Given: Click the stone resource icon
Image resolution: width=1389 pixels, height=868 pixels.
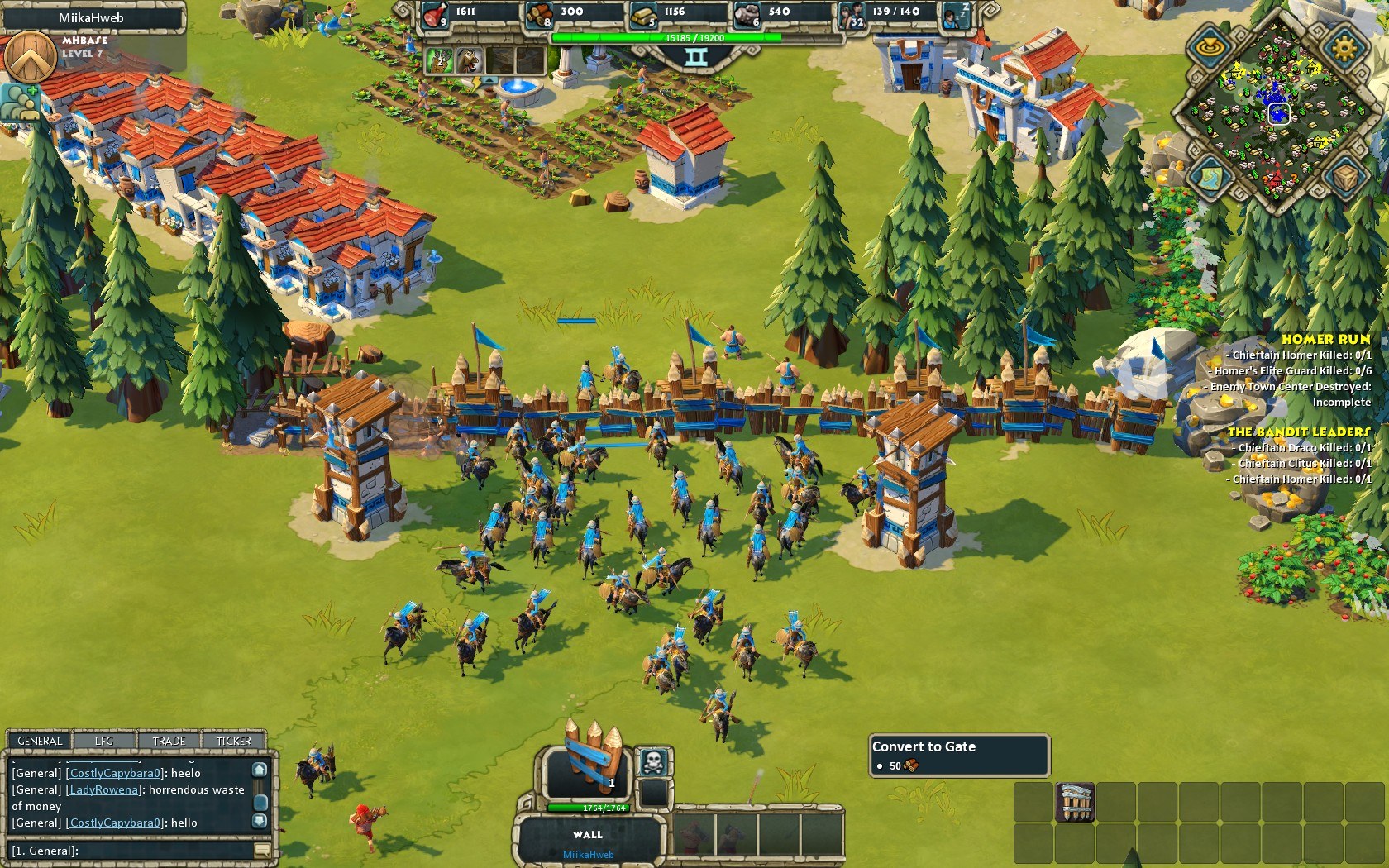Looking at the screenshot, I should (747, 14).
